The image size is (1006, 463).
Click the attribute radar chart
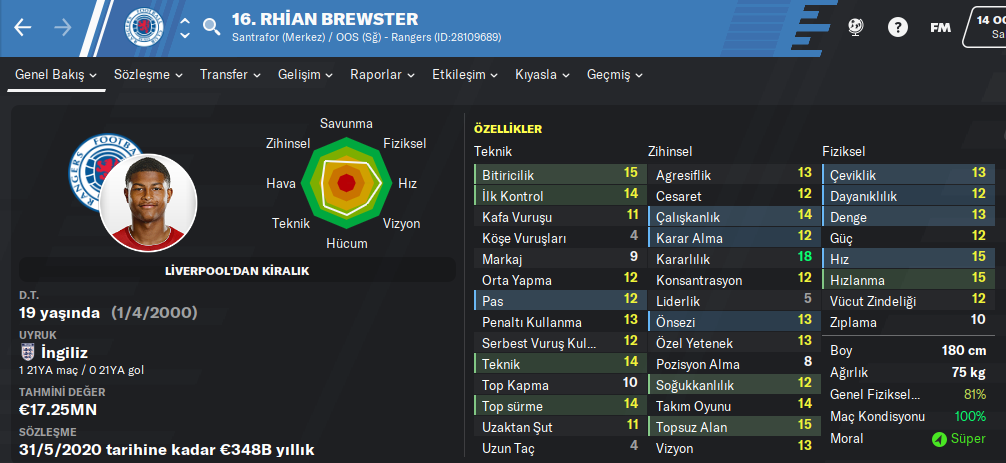pos(346,182)
